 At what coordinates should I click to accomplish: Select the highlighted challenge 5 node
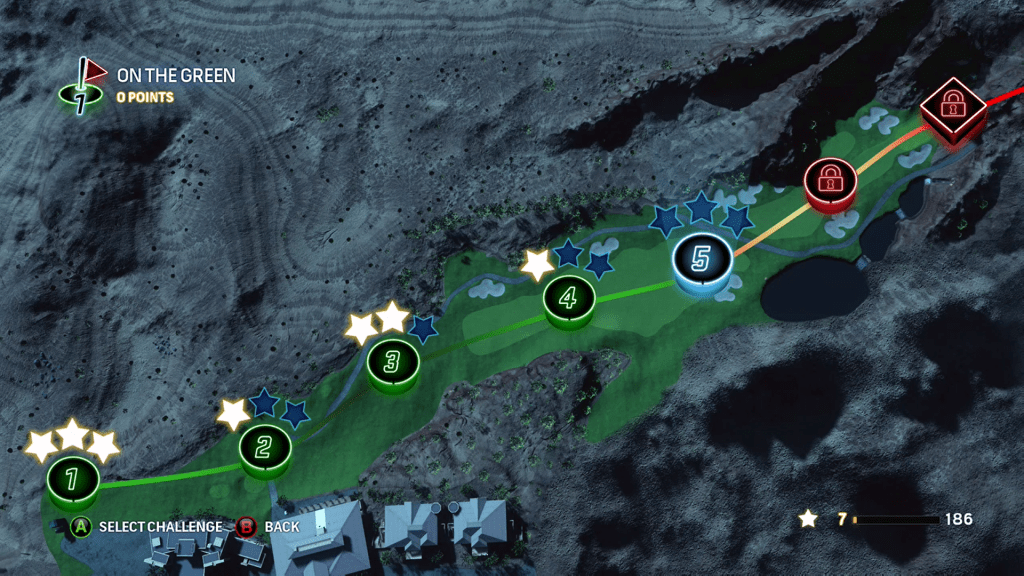pos(701,260)
